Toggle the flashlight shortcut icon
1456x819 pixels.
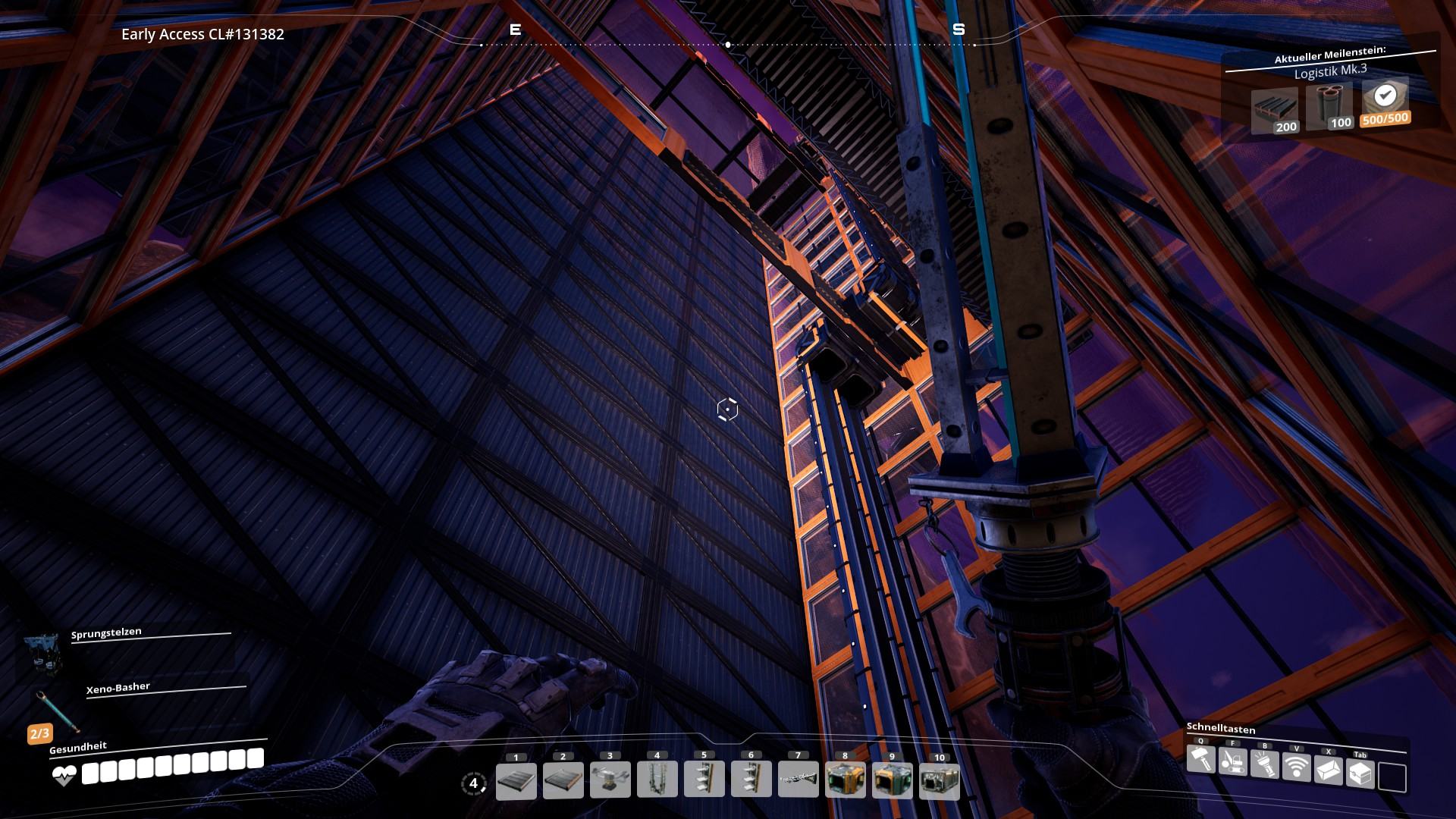tap(1265, 764)
